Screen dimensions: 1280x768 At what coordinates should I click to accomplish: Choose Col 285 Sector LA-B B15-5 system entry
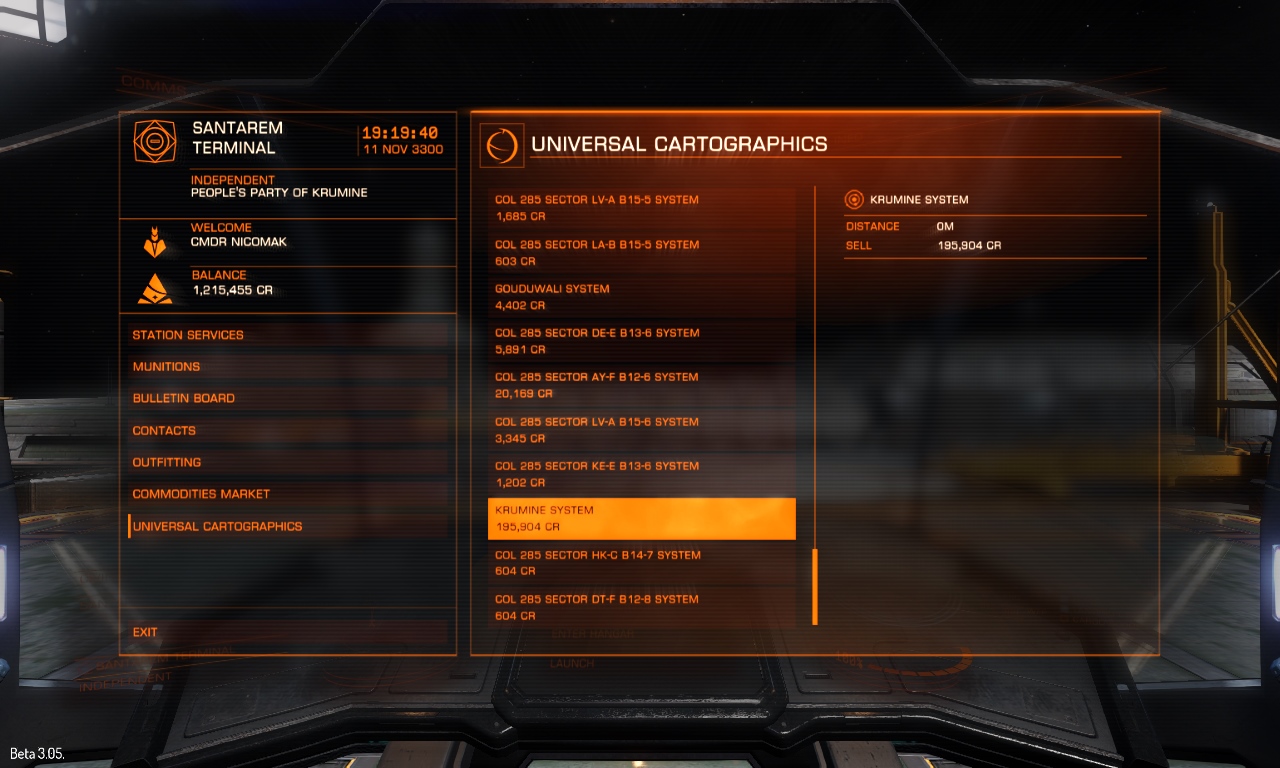pos(641,253)
